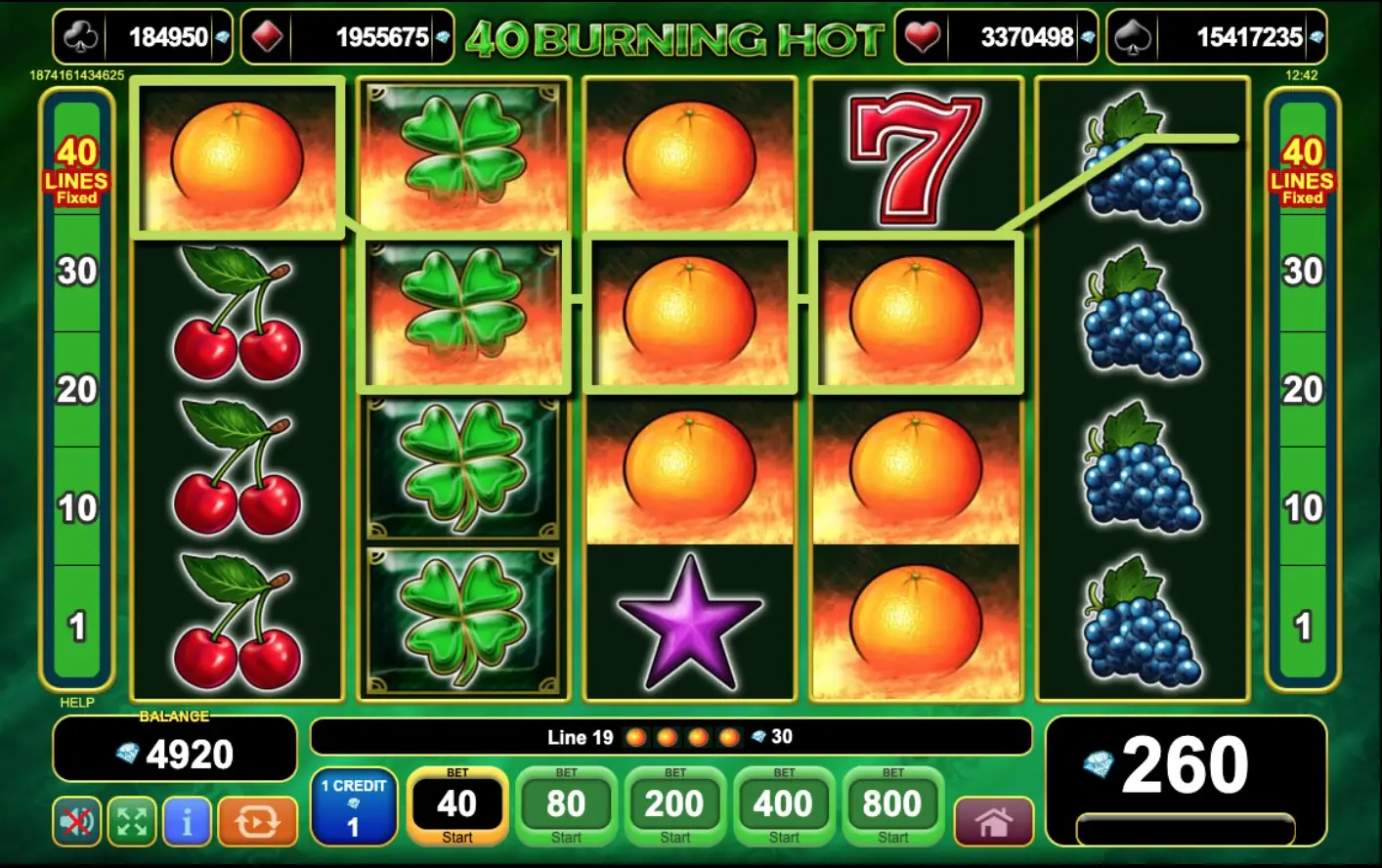The height and width of the screenshot is (868, 1382).
Task: Select the hearts jackpot panel
Action: pos(996,37)
